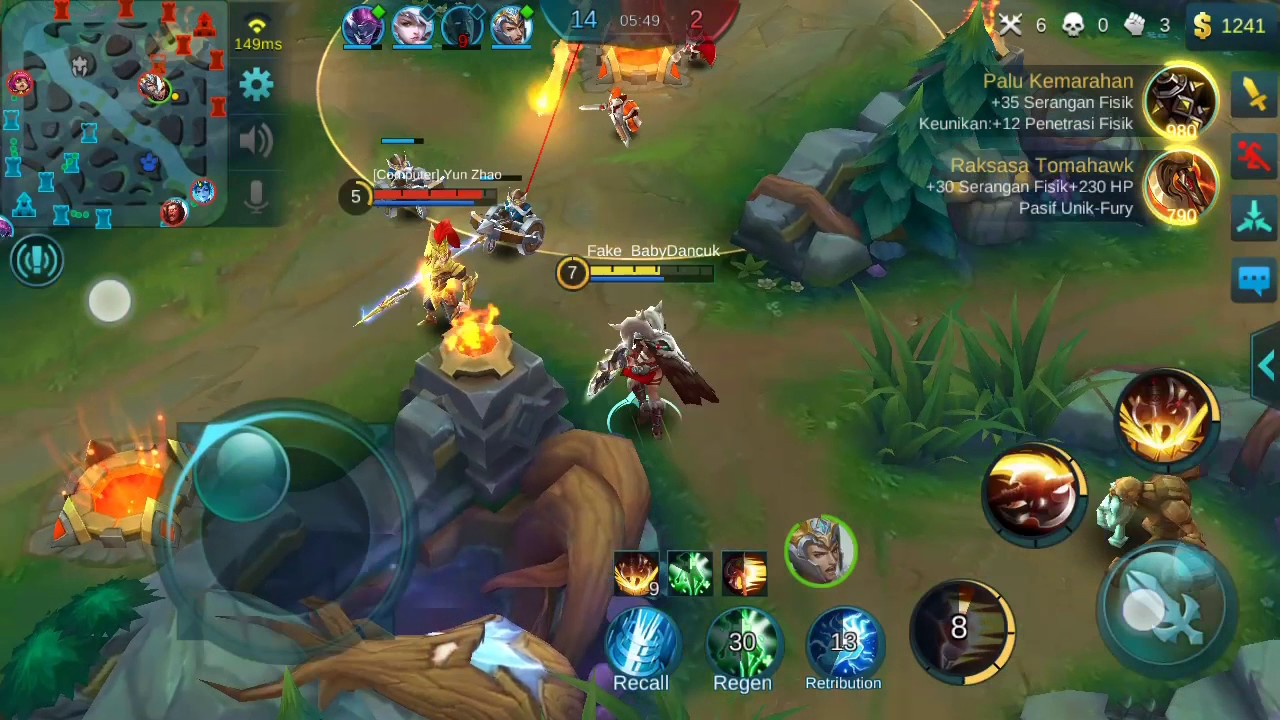Screen dimensions: 1280x720
Task: Toggle the microphone voice chat
Action: 256,197
